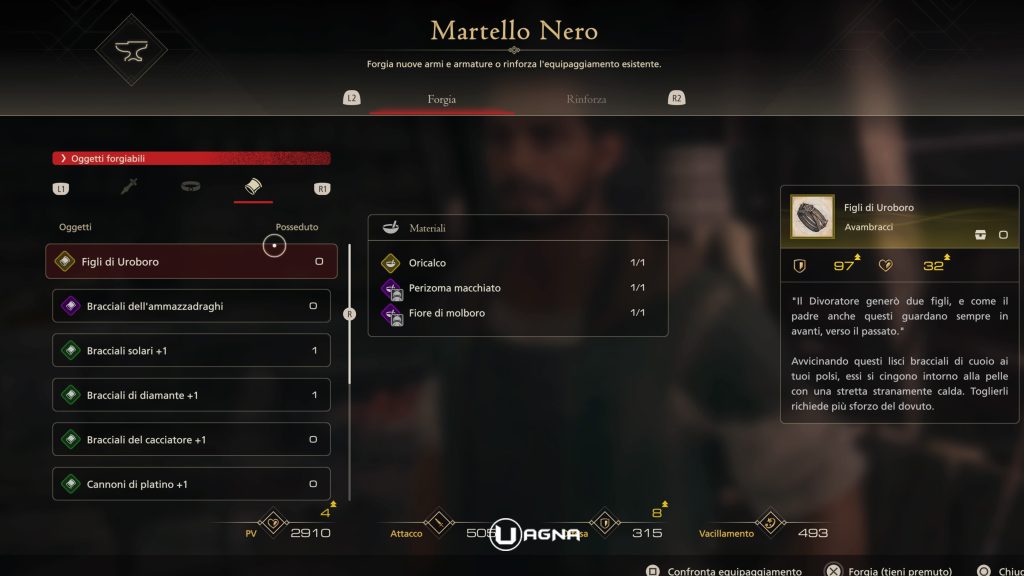
Task: Click the Perizoma macchiato material
Action: [518, 288]
